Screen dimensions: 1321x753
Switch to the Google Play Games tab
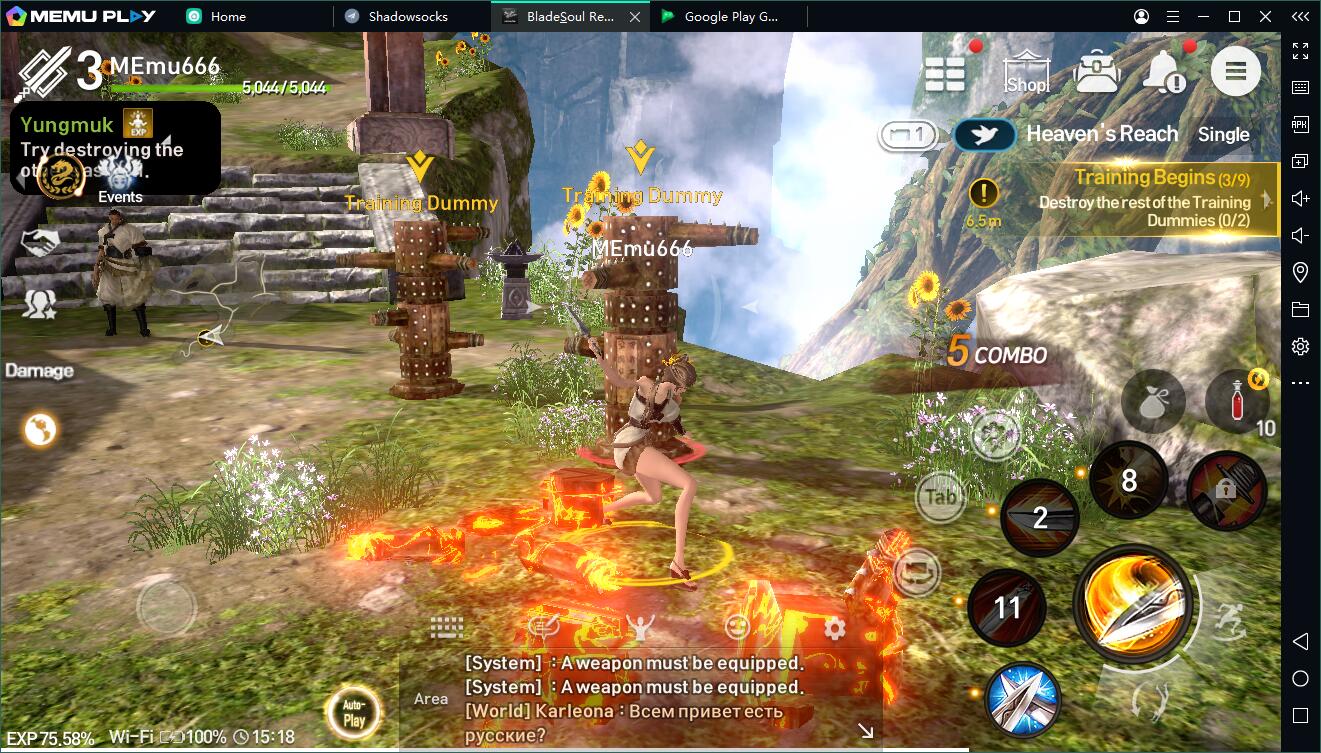pyautogui.click(x=730, y=16)
